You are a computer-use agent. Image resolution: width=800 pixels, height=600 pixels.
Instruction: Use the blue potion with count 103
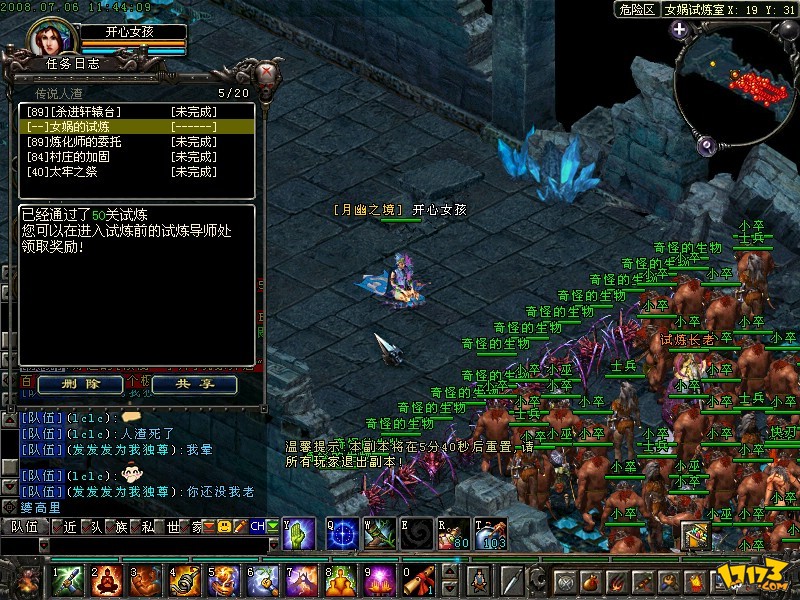(x=491, y=532)
